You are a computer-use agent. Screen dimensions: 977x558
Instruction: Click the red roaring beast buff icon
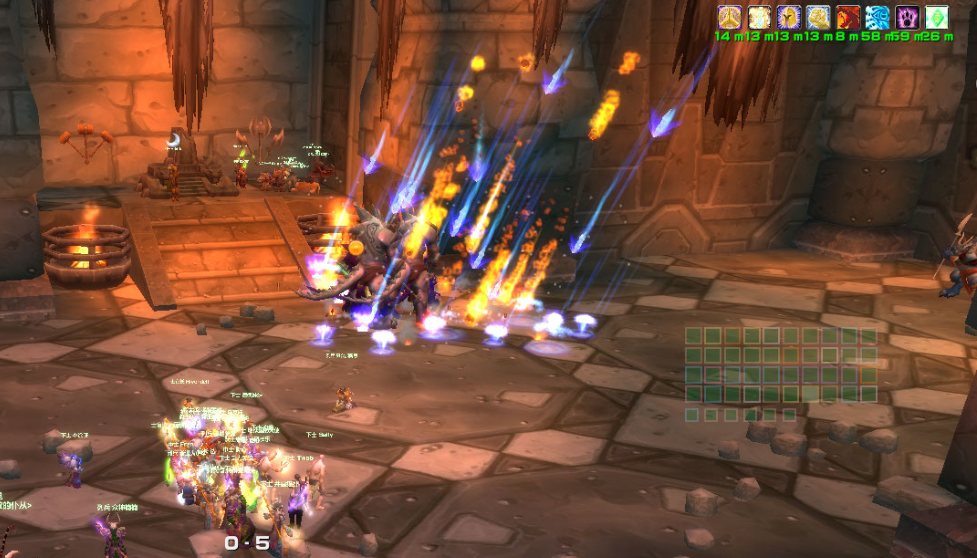pyautogui.click(x=848, y=17)
